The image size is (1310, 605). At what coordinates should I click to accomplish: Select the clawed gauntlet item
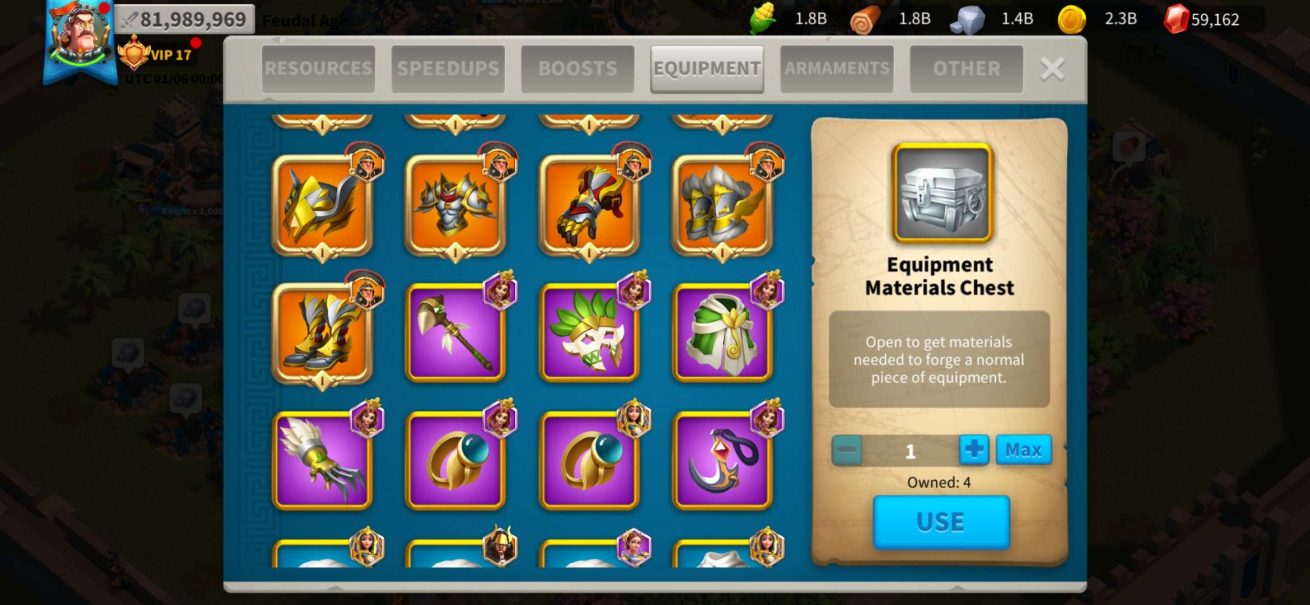(322, 460)
